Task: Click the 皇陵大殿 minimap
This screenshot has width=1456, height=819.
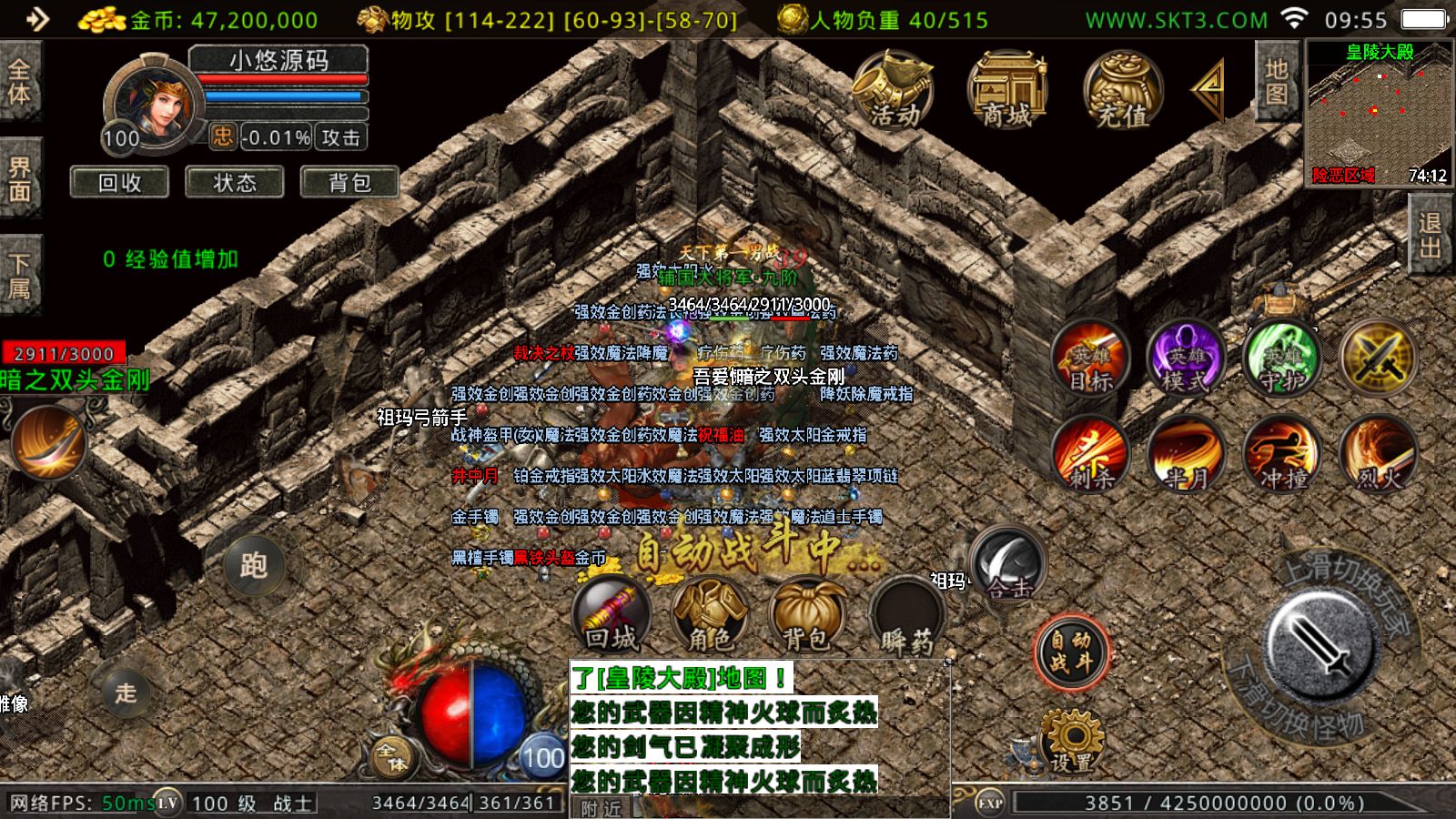Action: pyautogui.click(x=1379, y=114)
